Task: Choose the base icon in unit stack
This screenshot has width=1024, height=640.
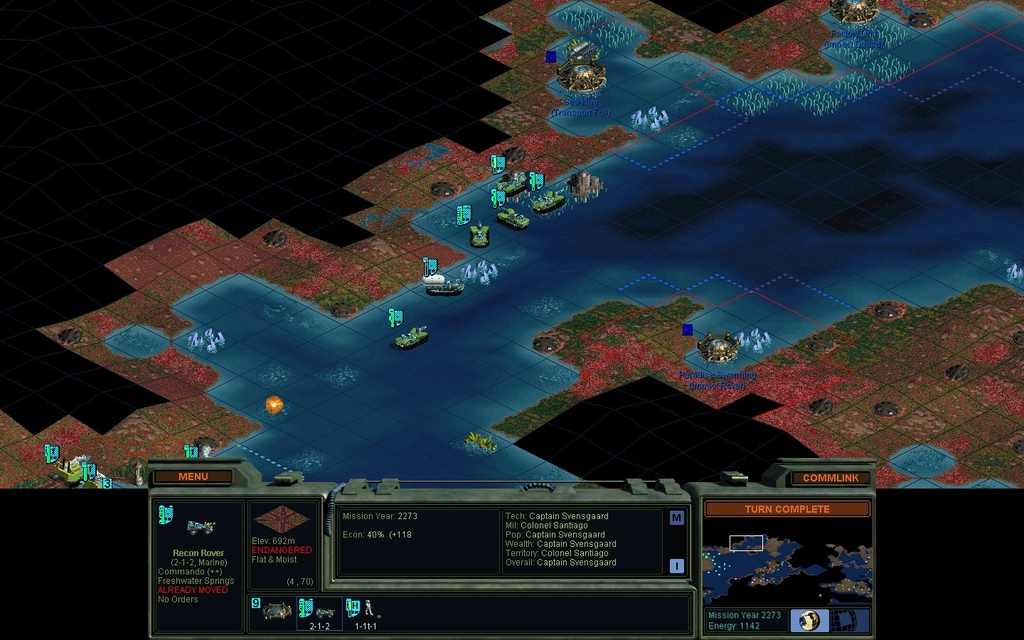Action: pos(273,610)
